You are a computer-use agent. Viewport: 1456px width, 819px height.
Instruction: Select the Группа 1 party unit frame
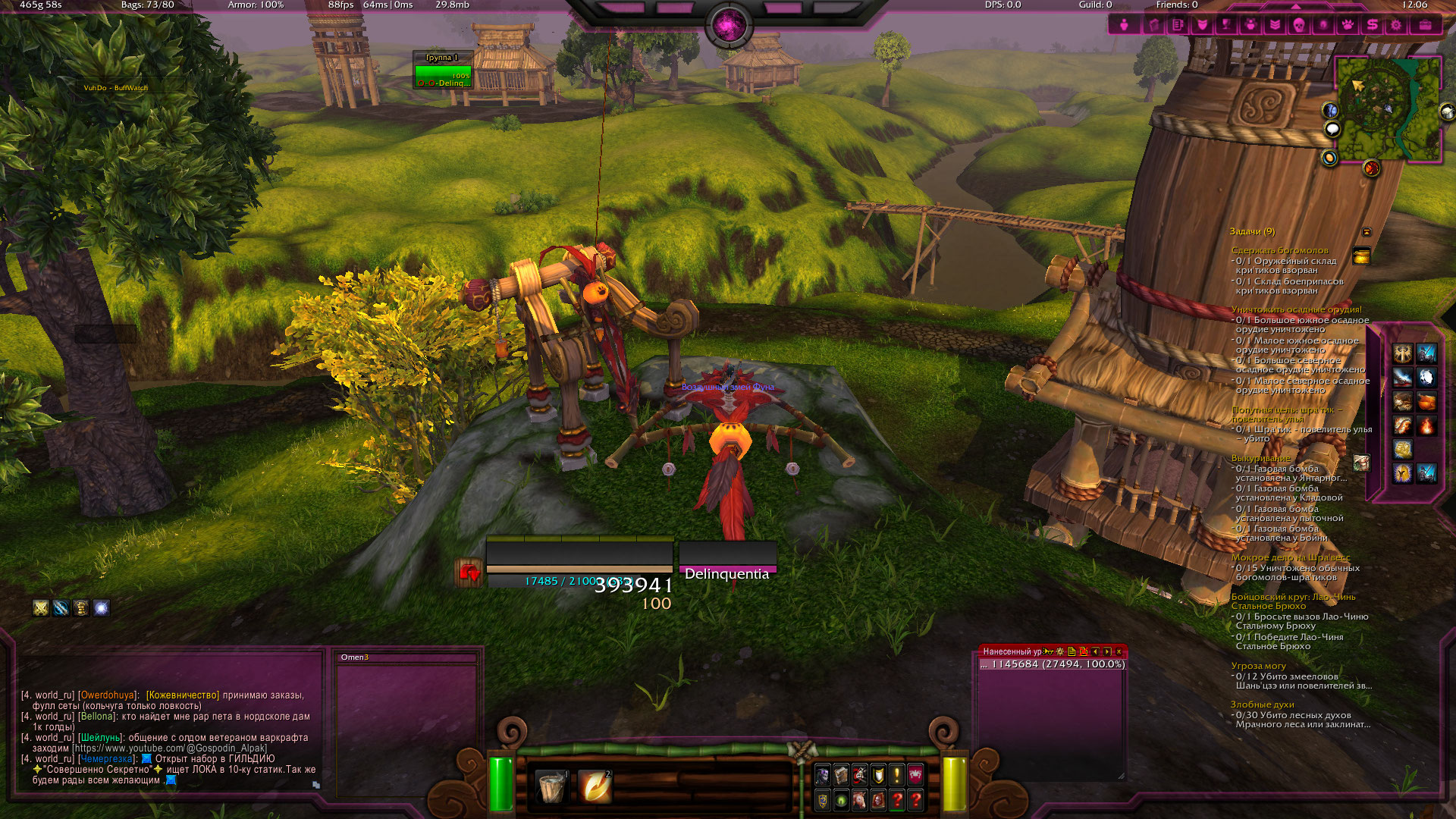[x=443, y=74]
